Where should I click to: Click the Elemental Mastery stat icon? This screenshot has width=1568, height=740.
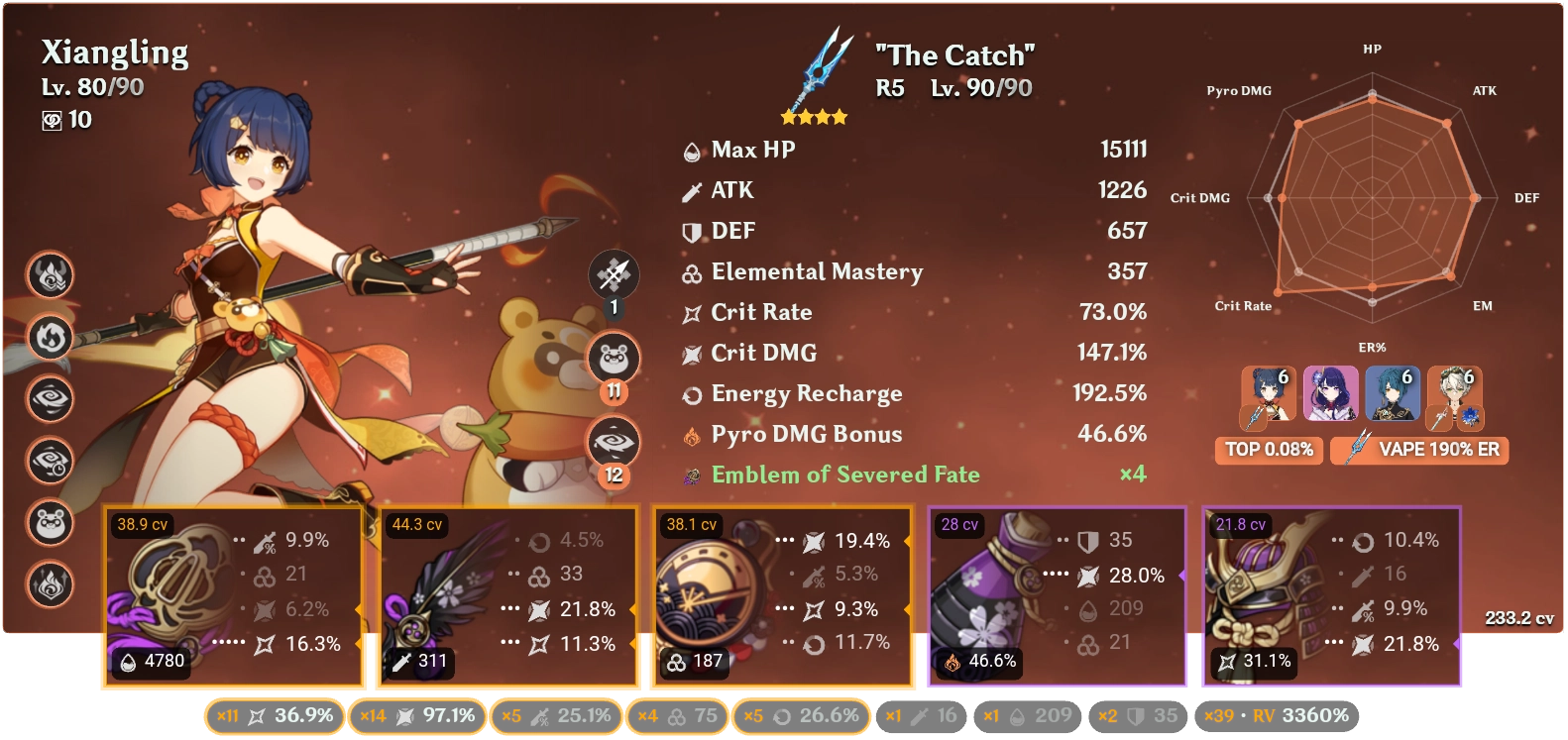[x=692, y=272]
